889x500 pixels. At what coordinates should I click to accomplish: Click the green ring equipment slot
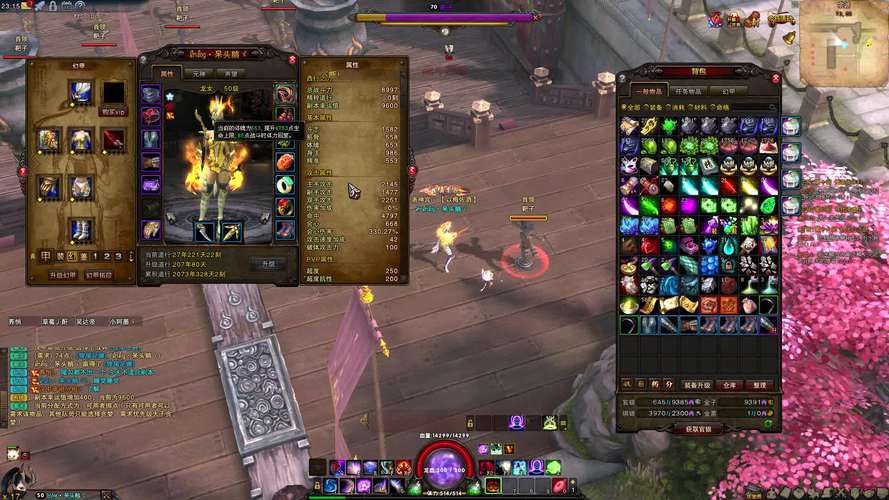(x=285, y=183)
